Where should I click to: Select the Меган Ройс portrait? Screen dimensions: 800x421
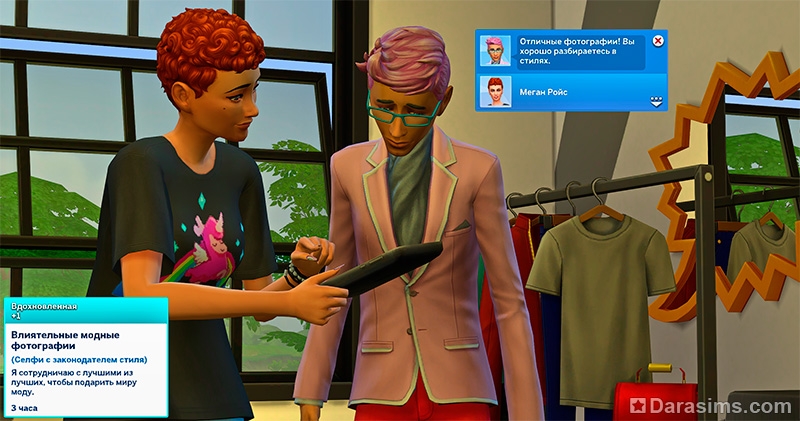click(x=495, y=92)
